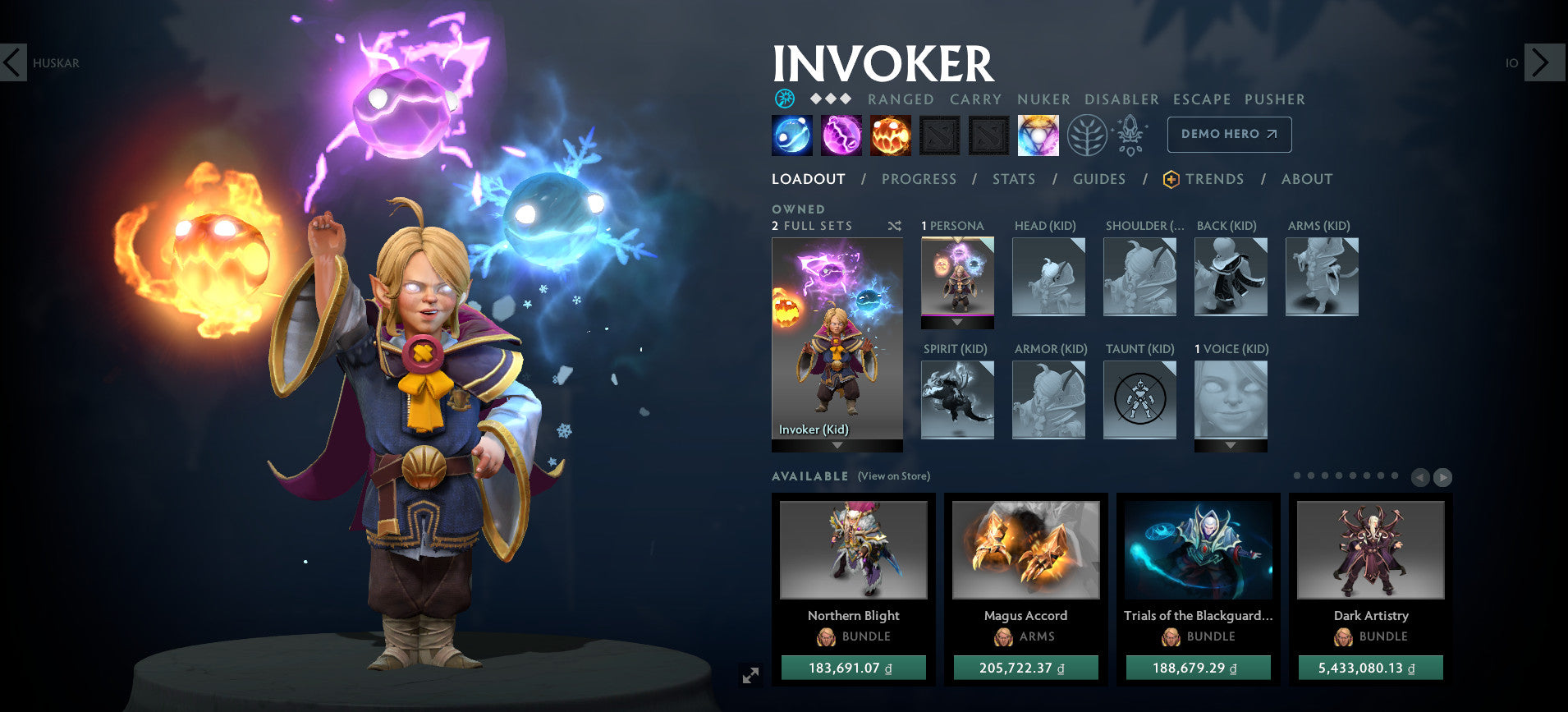
Task: Select the Wex ability icon
Action: point(841,134)
